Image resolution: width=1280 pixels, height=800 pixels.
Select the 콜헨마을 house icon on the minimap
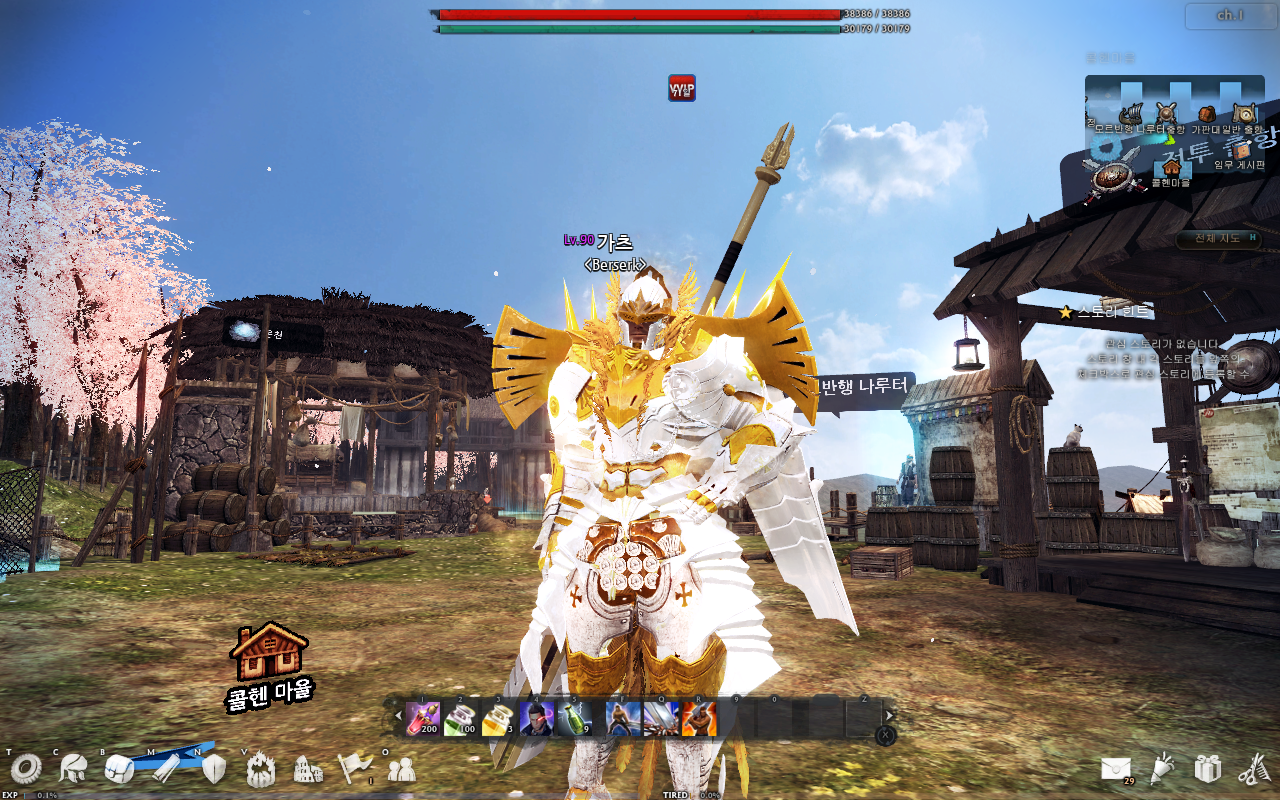[x=1171, y=170]
